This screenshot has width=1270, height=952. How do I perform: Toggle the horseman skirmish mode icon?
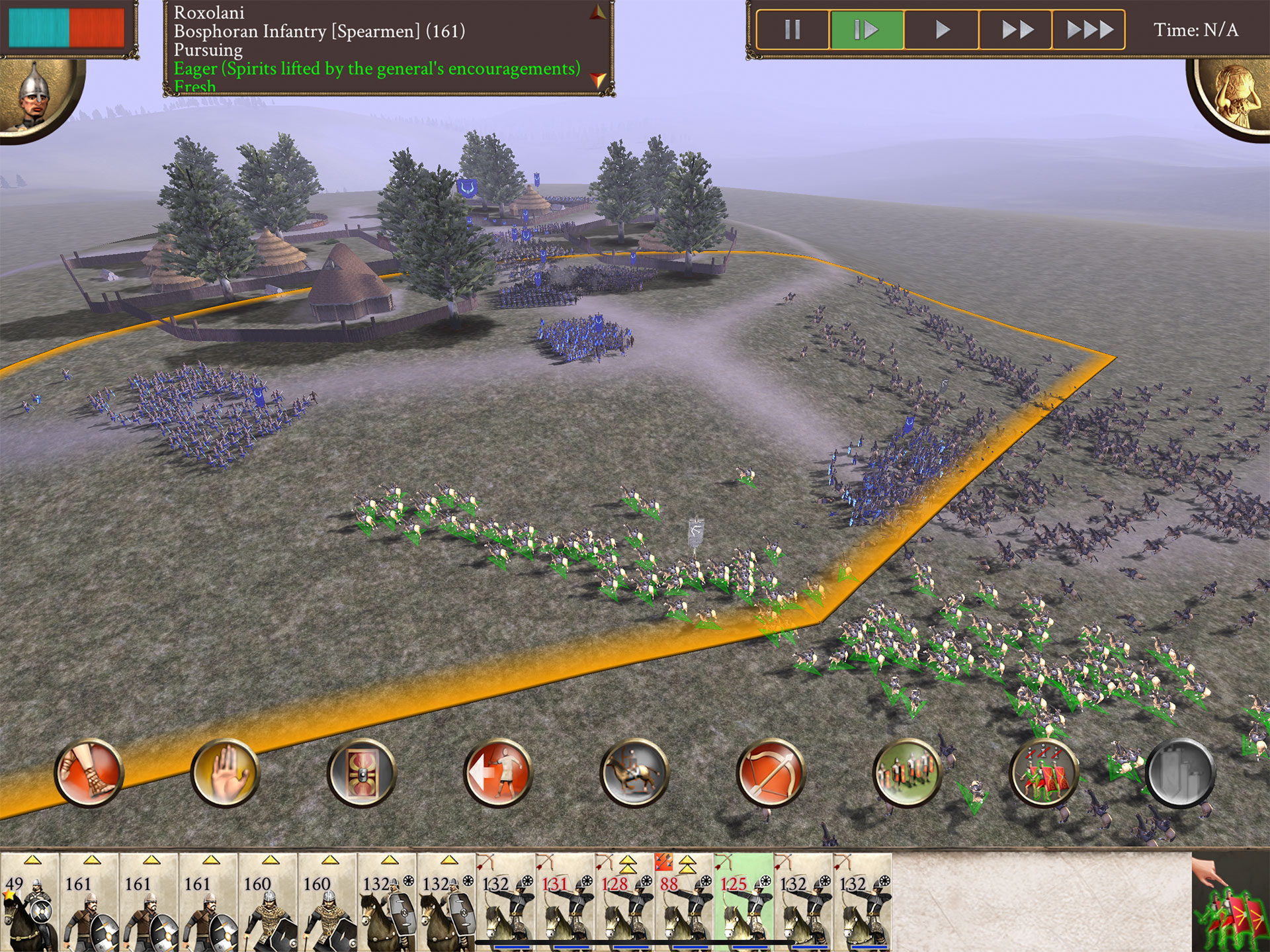634,773
